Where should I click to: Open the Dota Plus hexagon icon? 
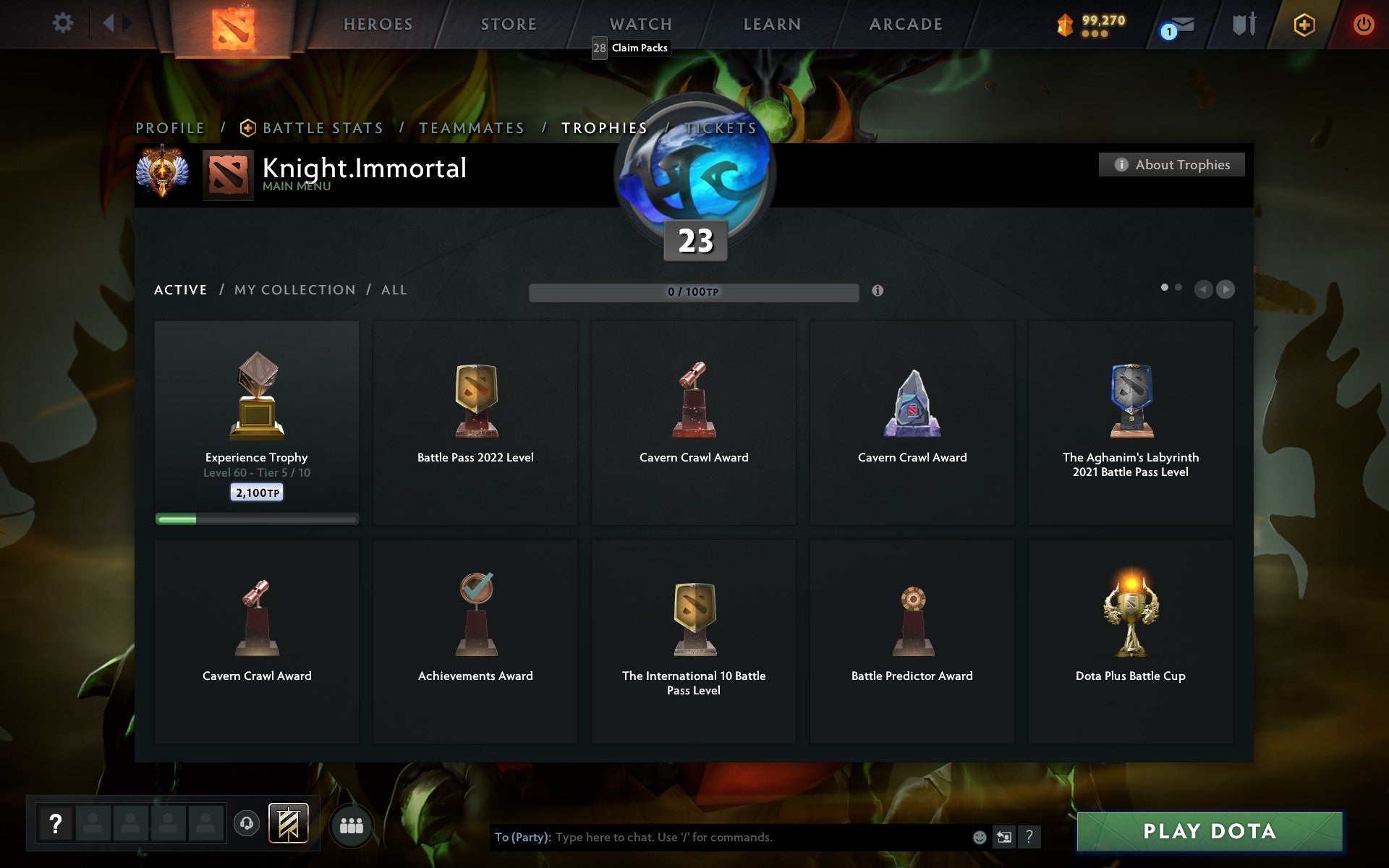[1304, 24]
